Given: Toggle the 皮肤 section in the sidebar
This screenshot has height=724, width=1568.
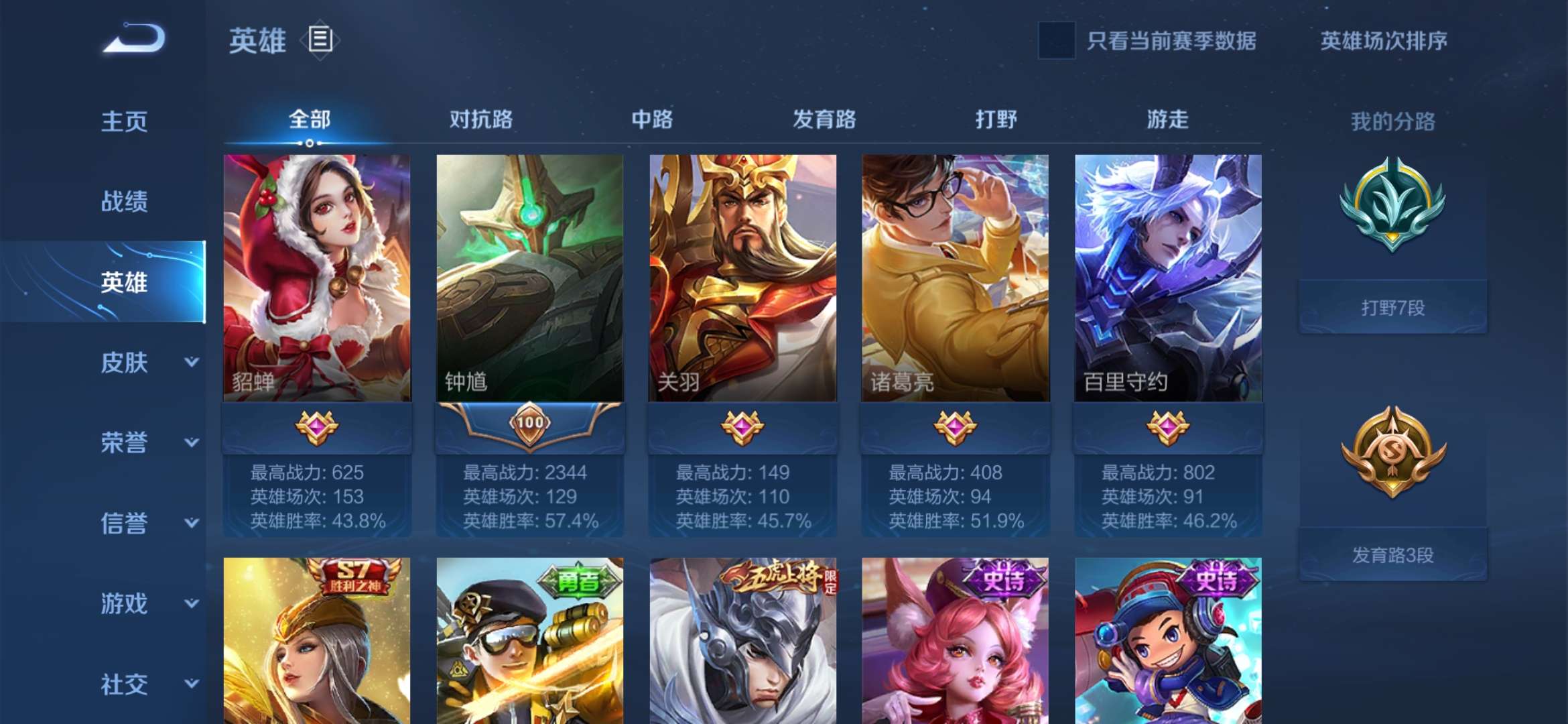Looking at the screenshot, I should click(x=123, y=362).
